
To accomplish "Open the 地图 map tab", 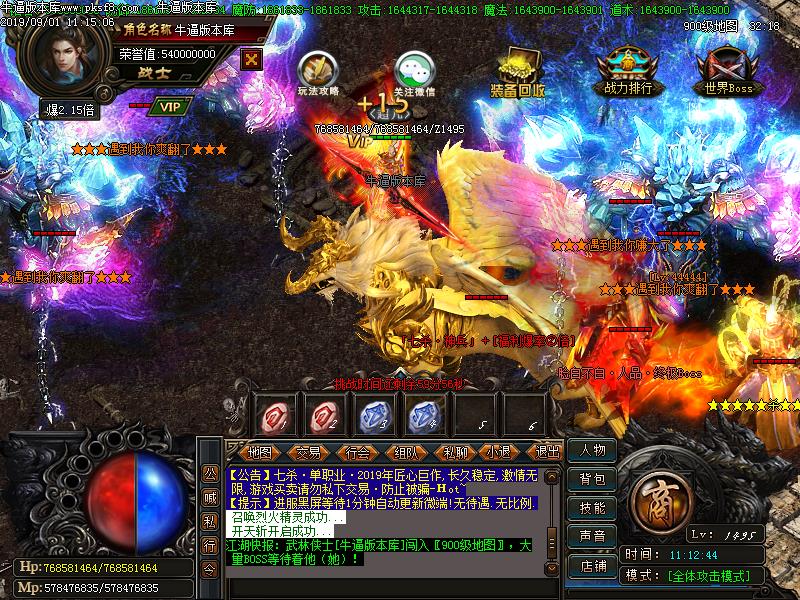I will (x=260, y=452).
